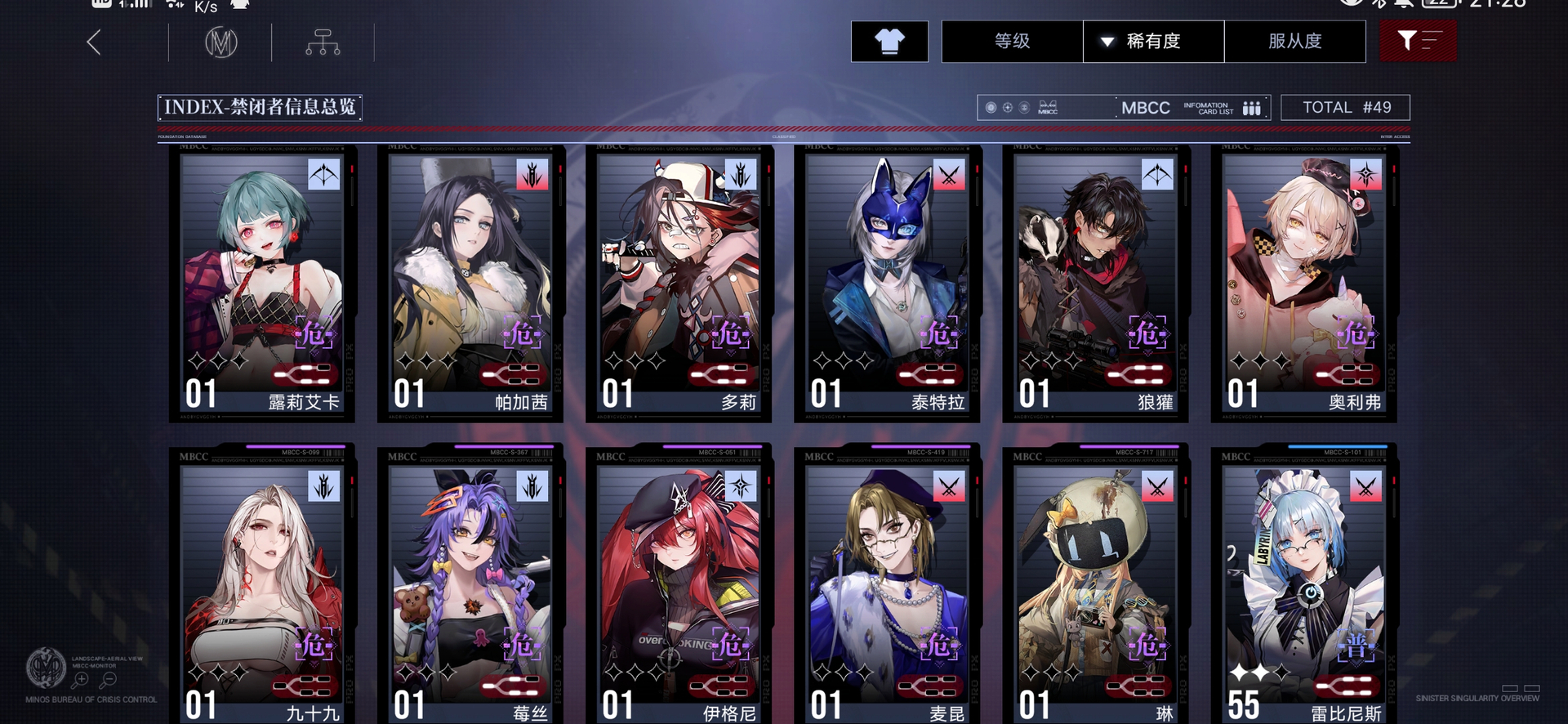
Task: Open the MBCC home emblem icon
Action: (x=220, y=42)
